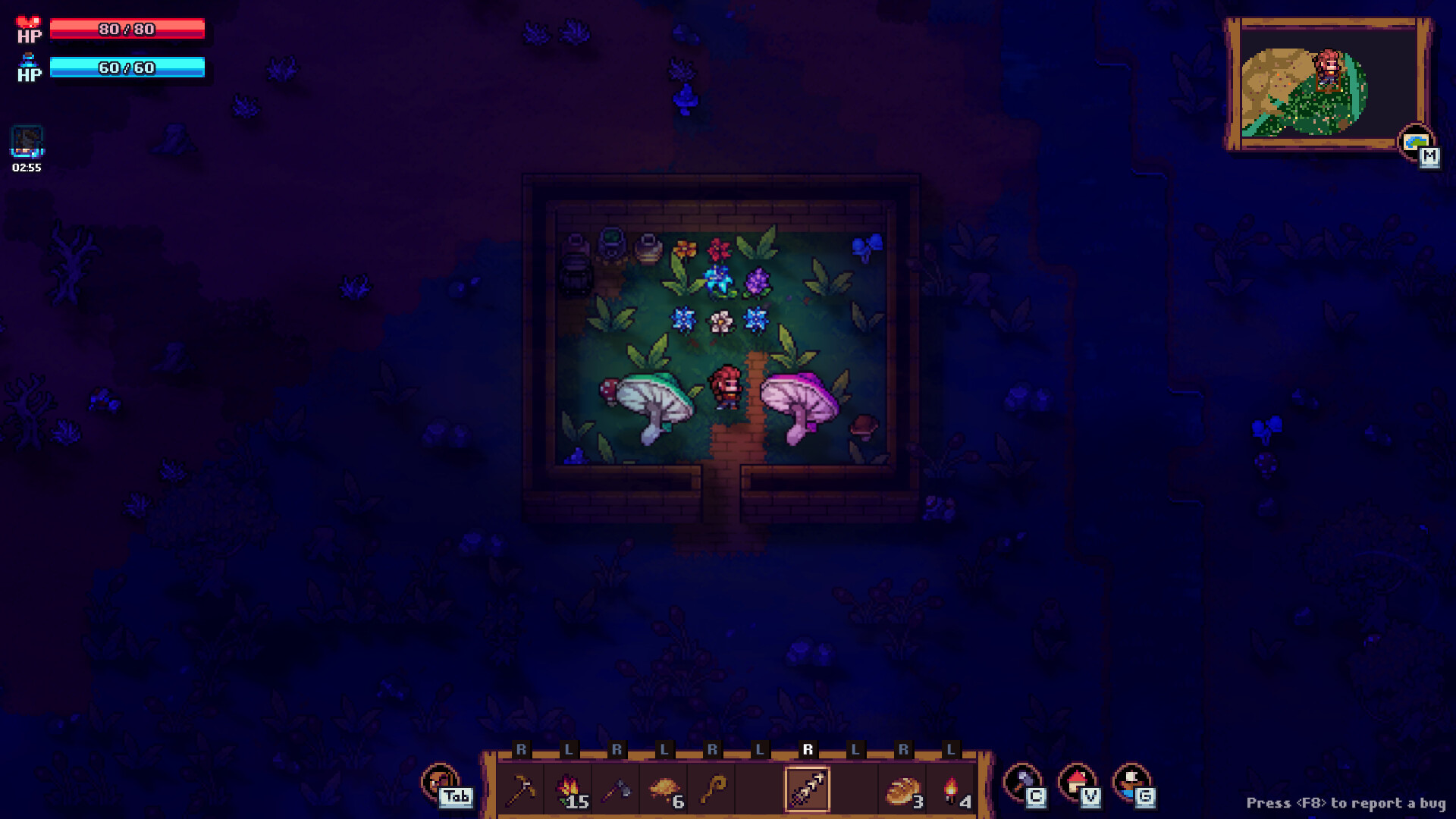The width and height of the screenshot is (1456, 819).
Task: Select the pickaxe in the hotbar
Action: pos(523,789)
